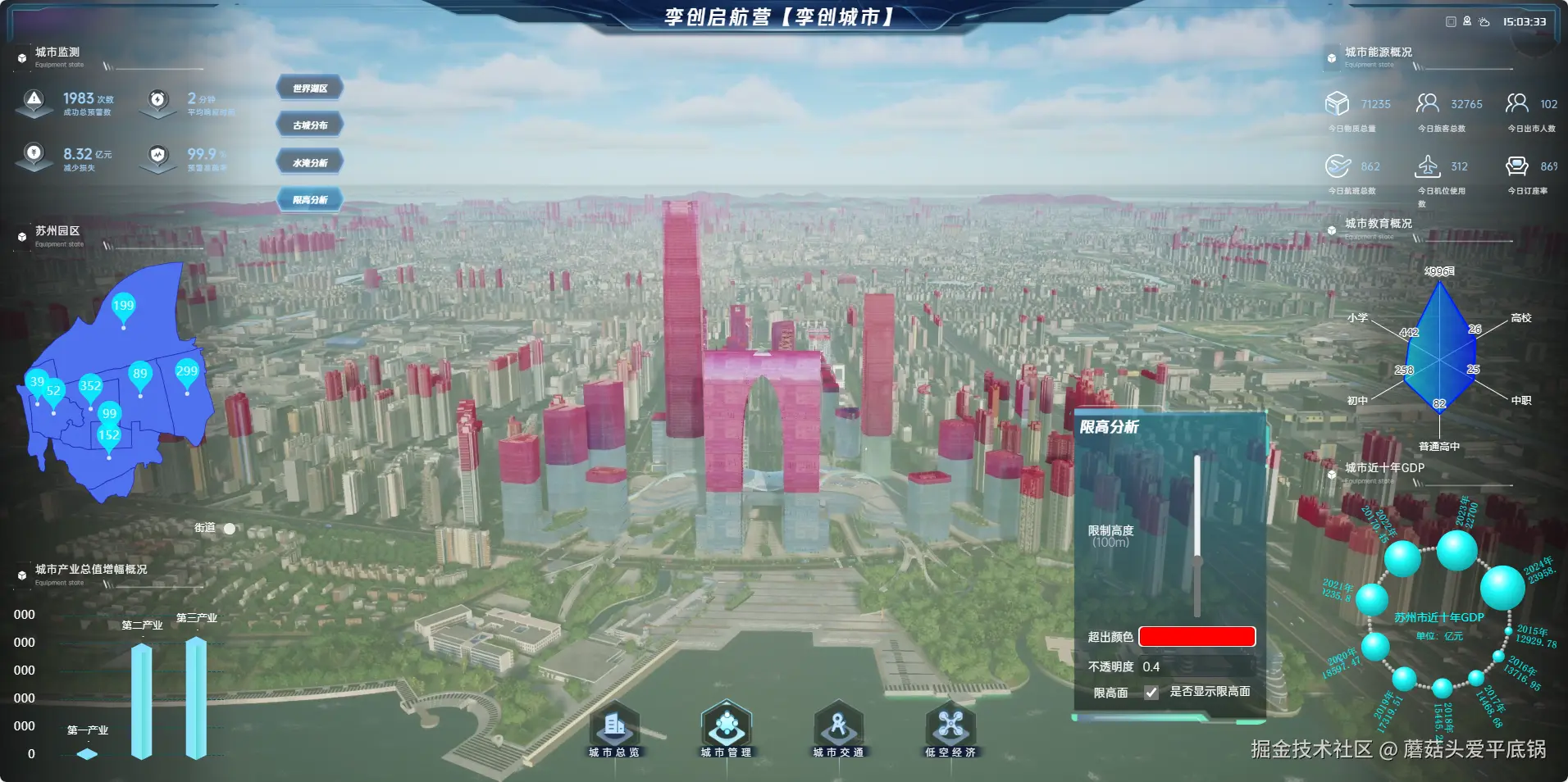Click the weather icon in the top bar
Screen dimensions: 1568x782
(x=1484, y=22)
